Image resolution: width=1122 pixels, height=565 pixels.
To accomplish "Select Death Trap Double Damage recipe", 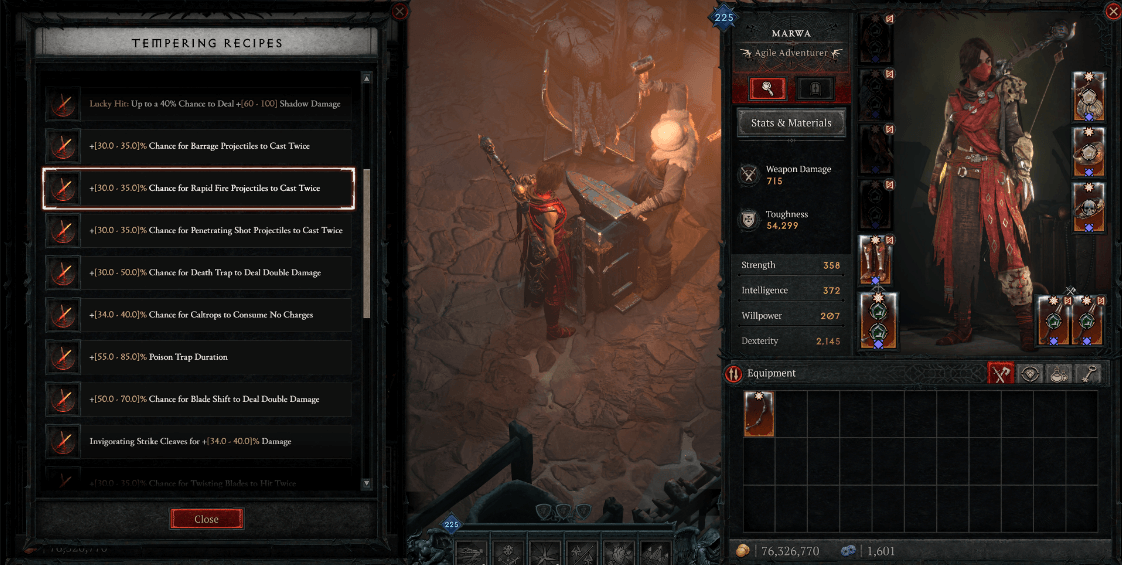I will tap(198, 272).
